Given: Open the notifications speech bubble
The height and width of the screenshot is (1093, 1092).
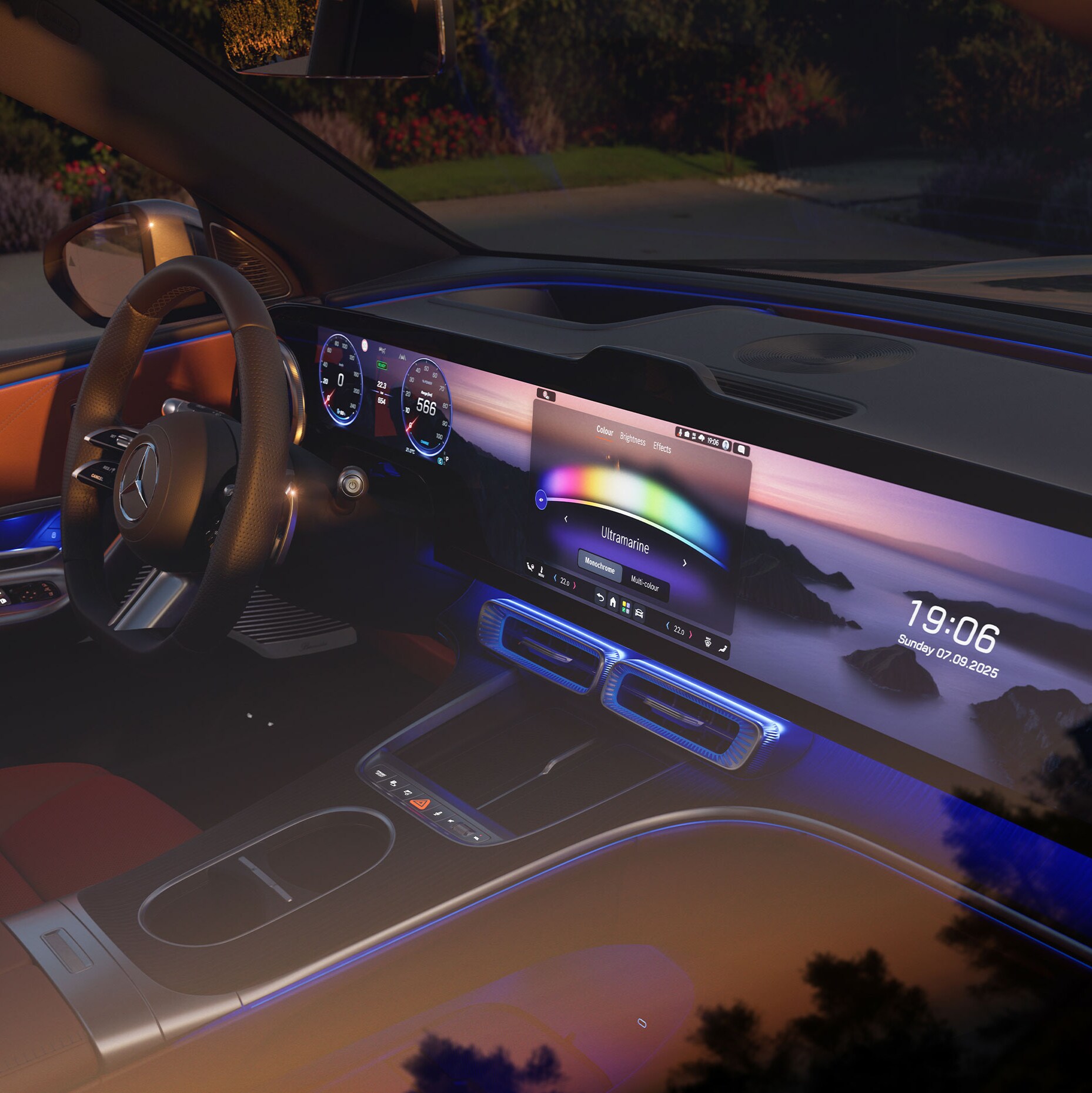Looking at the screenshot, I should pos(742,449).
